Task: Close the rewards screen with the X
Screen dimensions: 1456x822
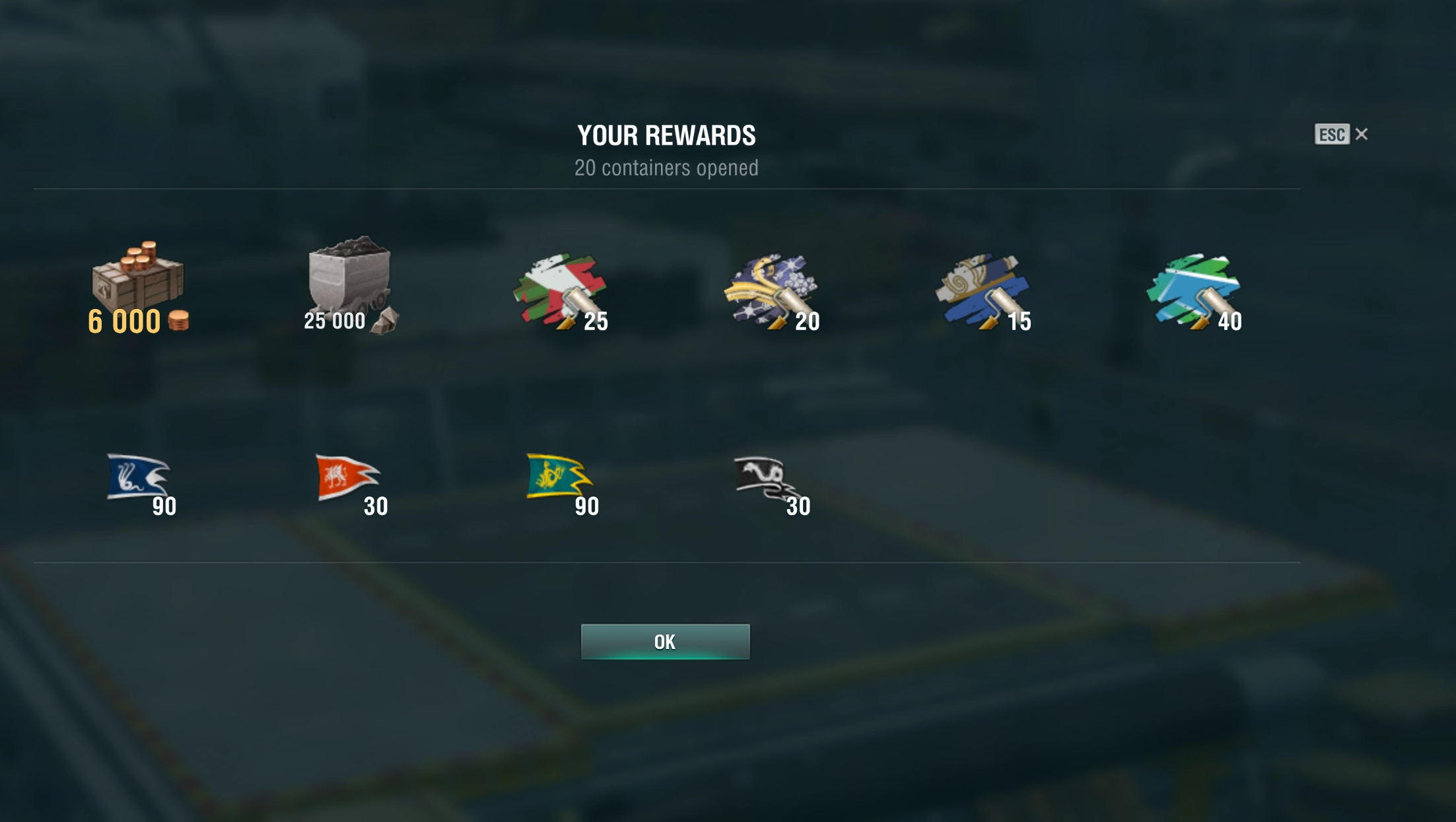Action: pos(1362,135)
